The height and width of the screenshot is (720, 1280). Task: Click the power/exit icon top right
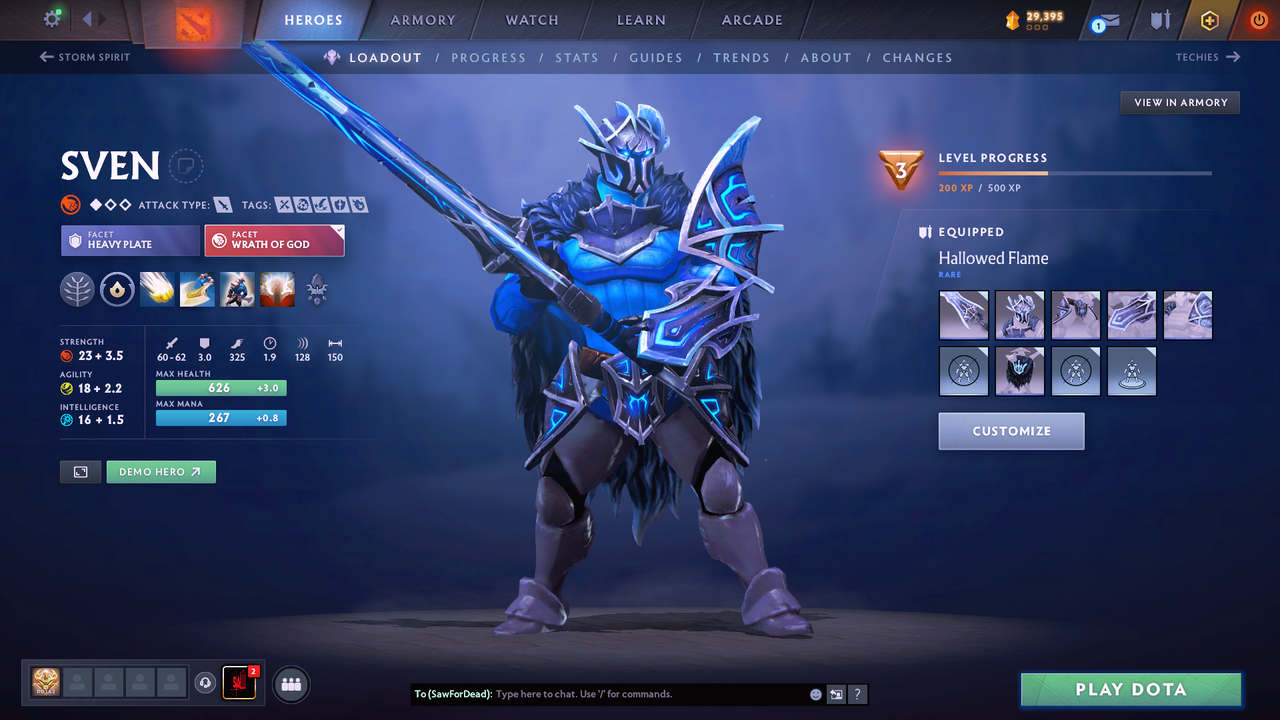point(1258,19)
